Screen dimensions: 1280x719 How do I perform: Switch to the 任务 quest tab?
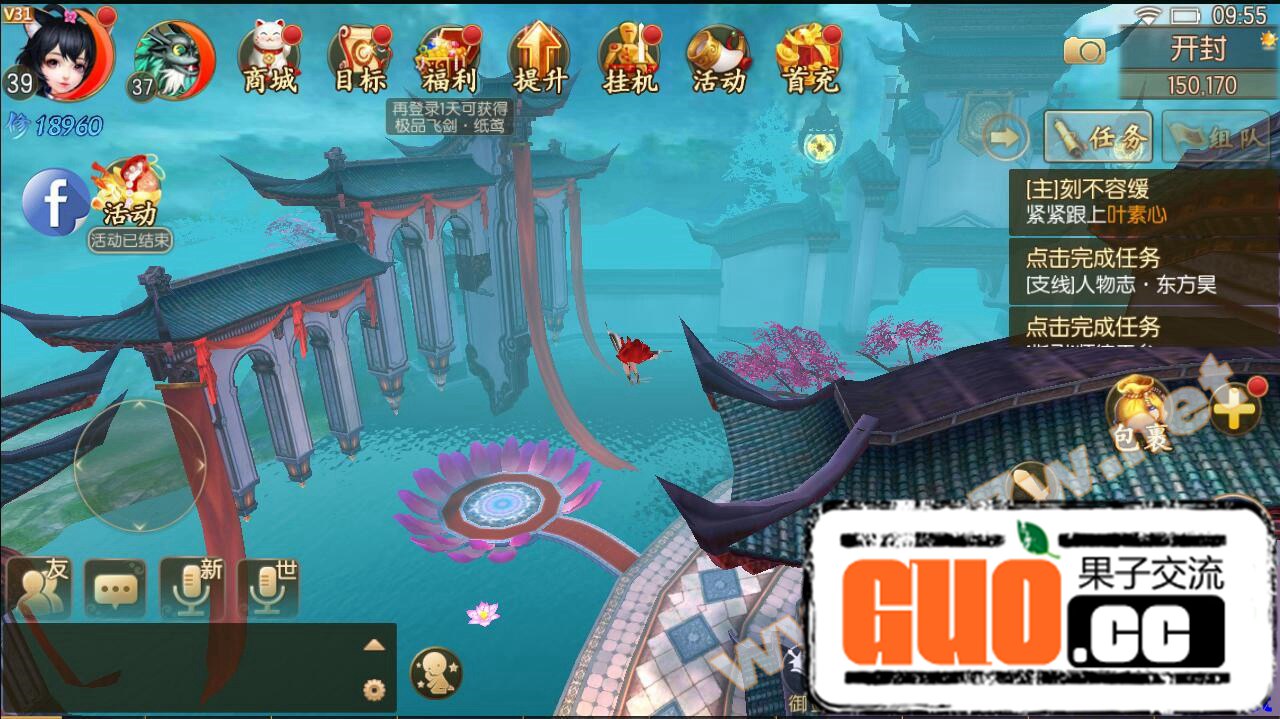(1099, 138)
